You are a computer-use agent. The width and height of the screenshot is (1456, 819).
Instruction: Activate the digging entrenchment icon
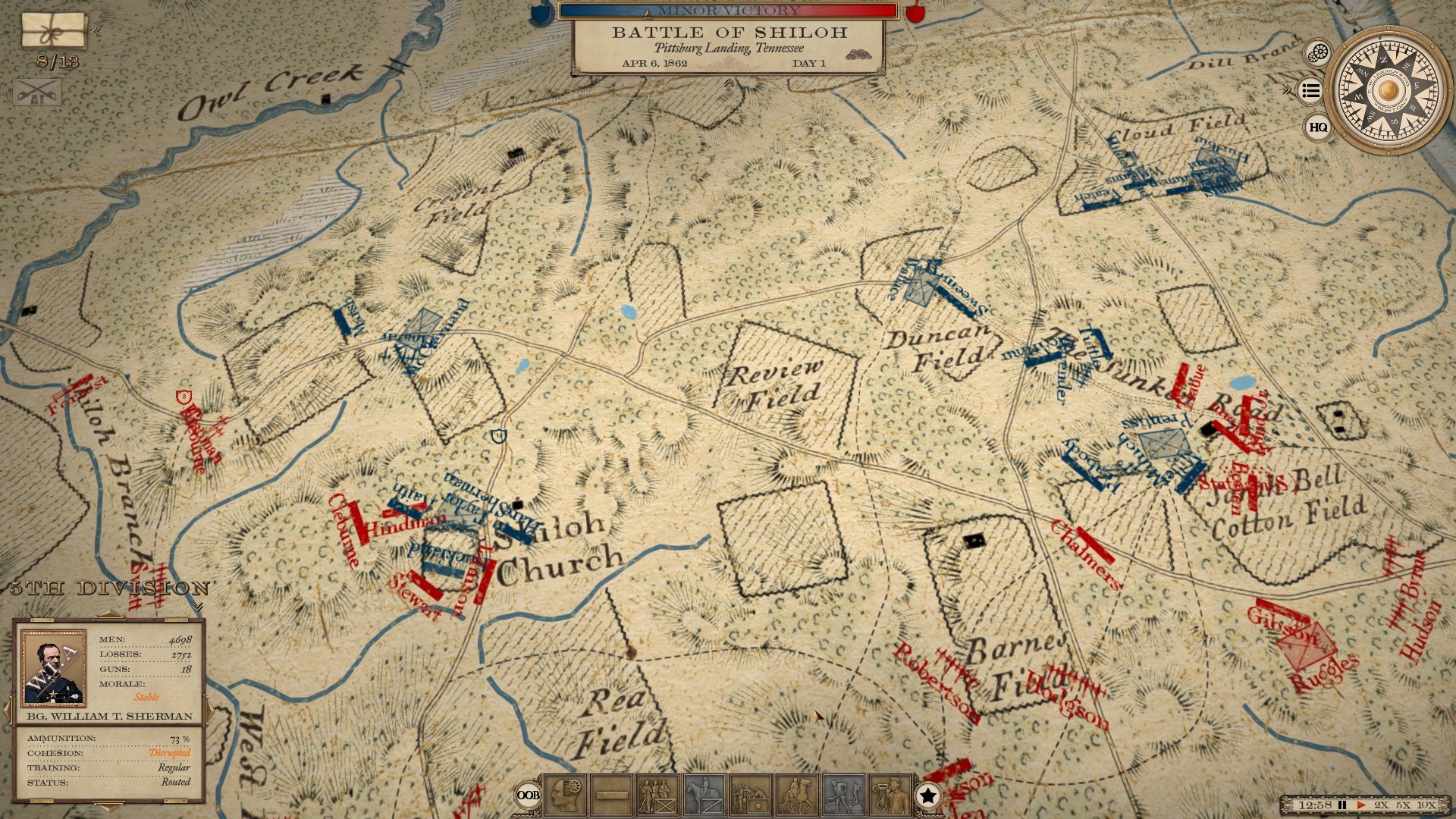click(843, 795)
